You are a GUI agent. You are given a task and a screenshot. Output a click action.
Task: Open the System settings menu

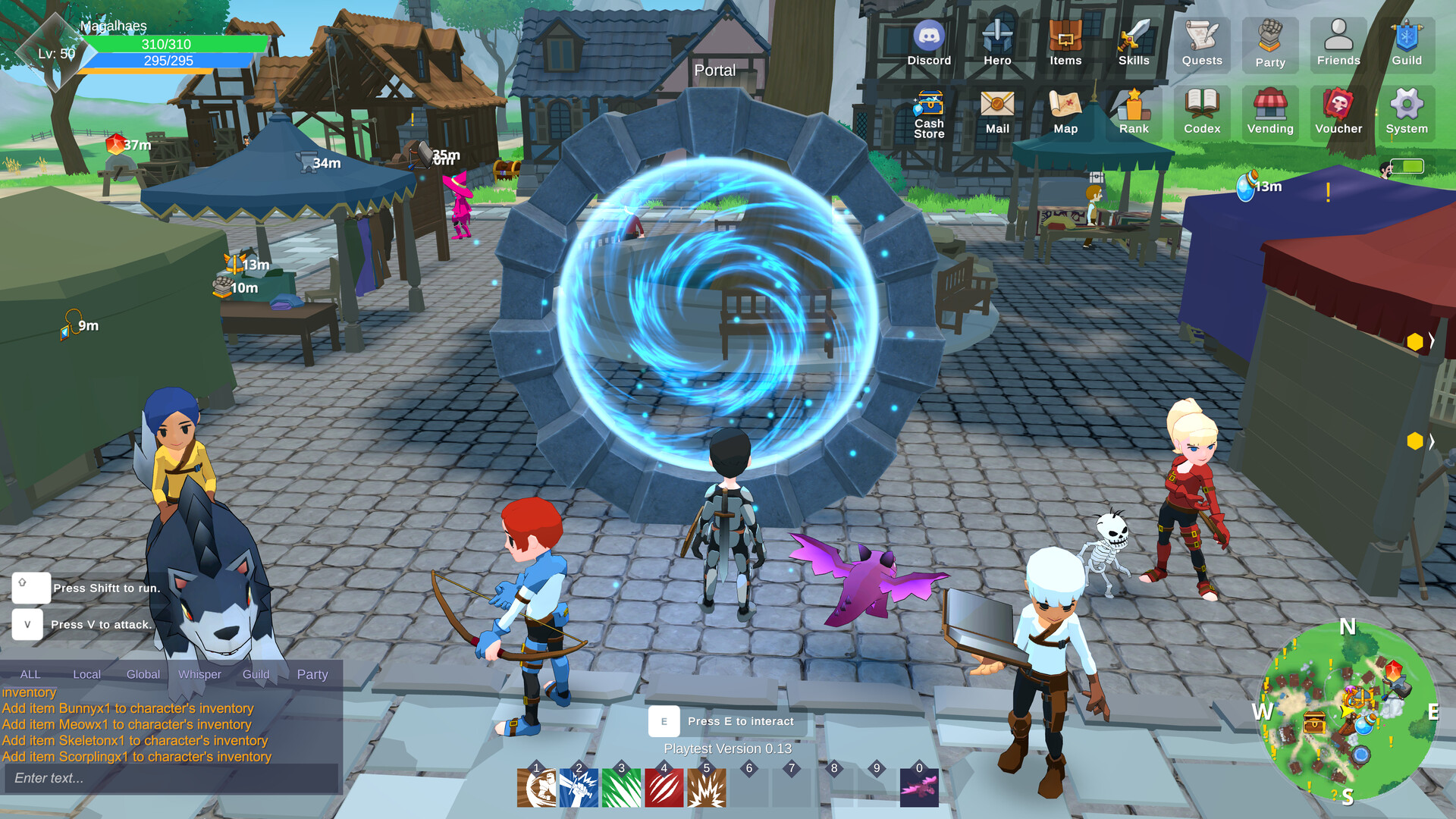pyautogui.click(x=1407, y=112)
